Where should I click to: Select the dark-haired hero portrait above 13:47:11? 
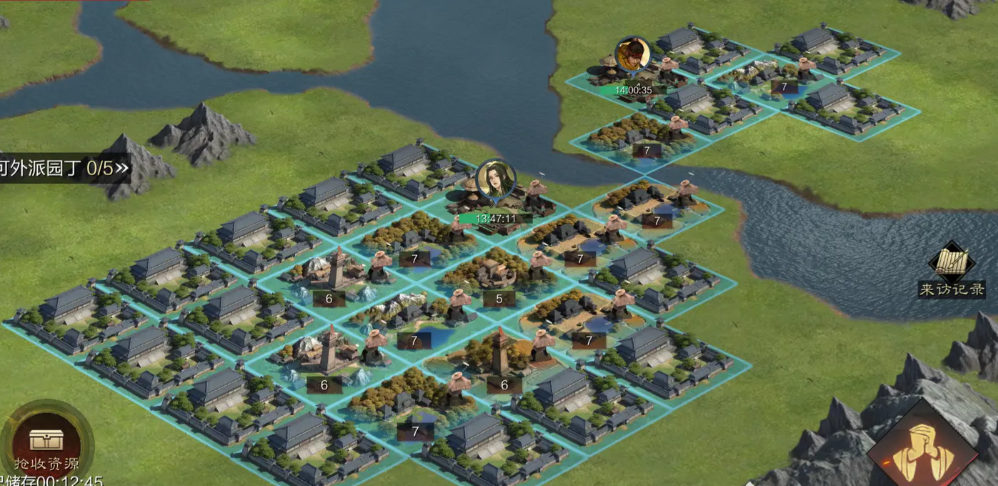495,180
